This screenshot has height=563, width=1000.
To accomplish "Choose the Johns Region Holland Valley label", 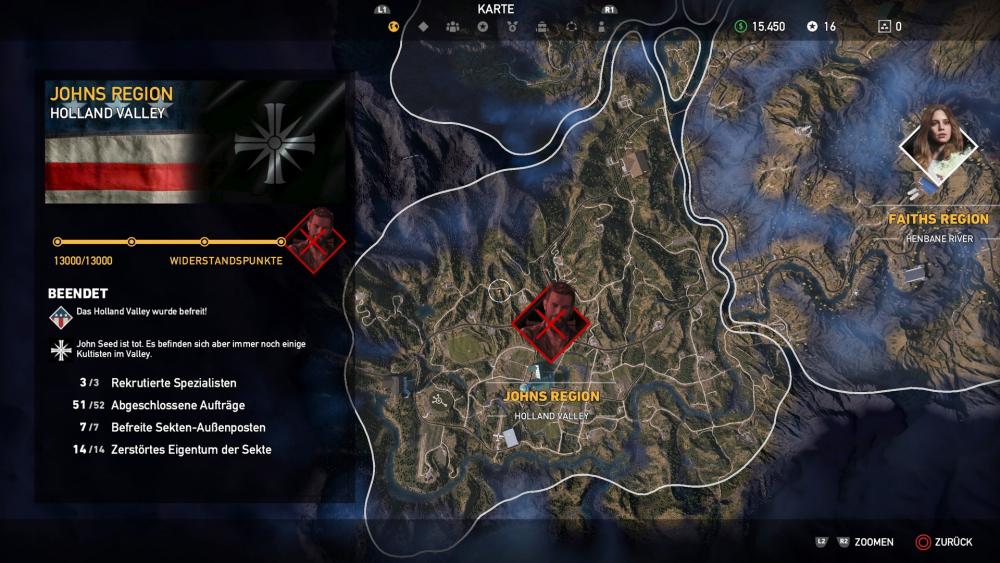I will [x=552, y=403].
